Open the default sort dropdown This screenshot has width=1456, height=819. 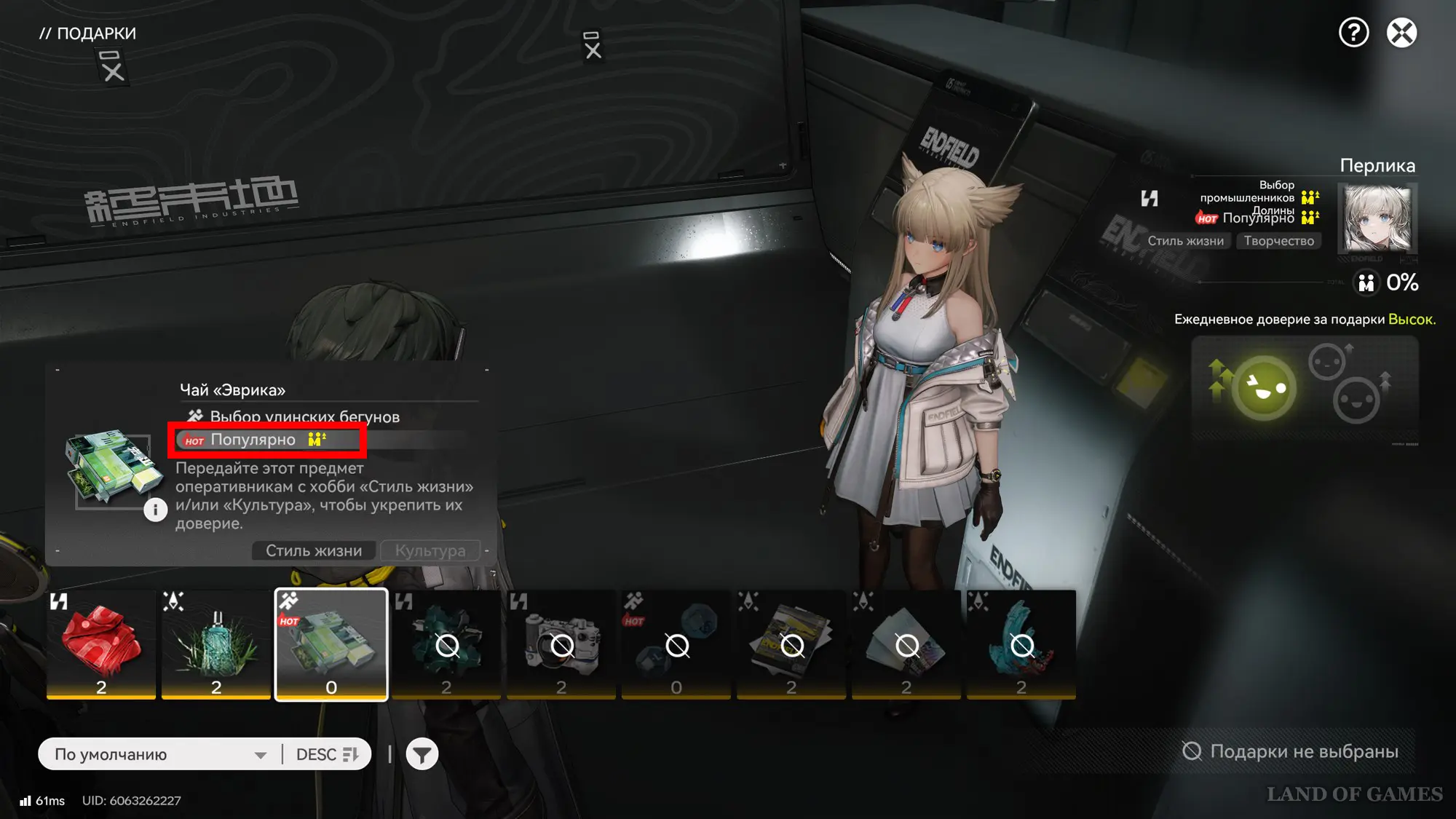pos(160,754)
